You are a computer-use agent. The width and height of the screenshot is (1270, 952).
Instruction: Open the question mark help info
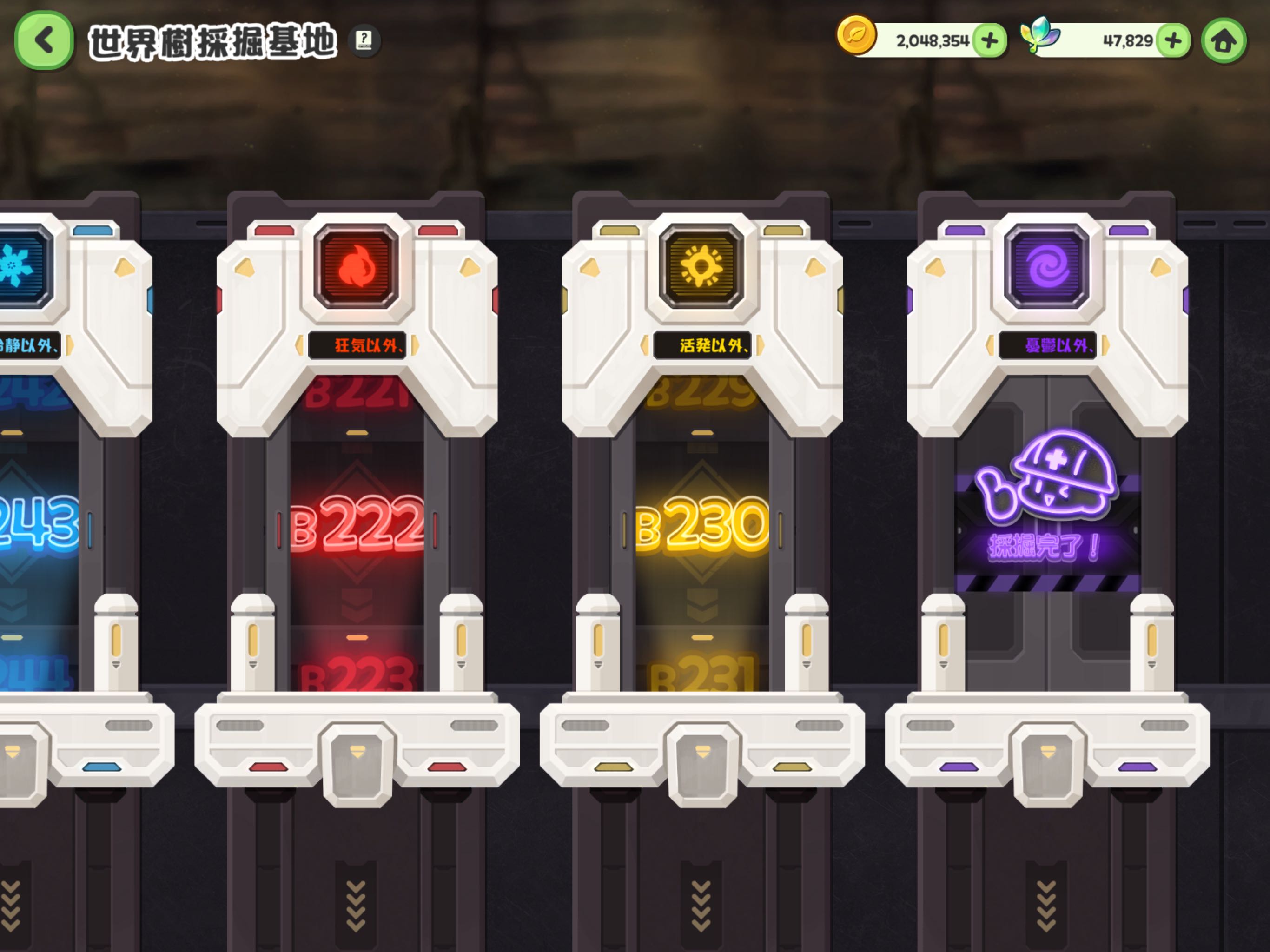coord(364,40)
